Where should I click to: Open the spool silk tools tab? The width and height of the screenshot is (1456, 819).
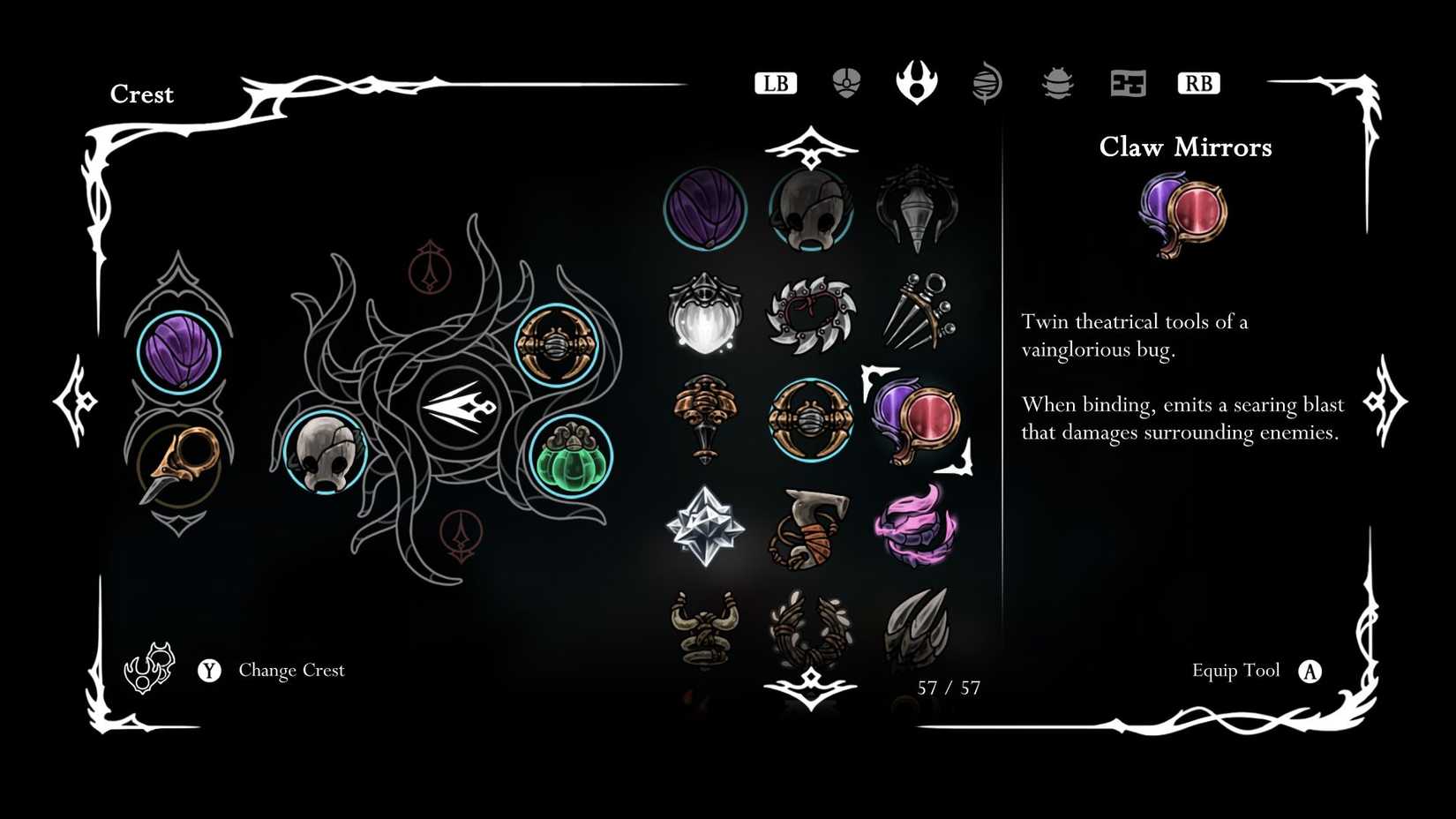(x=986, y=82)
